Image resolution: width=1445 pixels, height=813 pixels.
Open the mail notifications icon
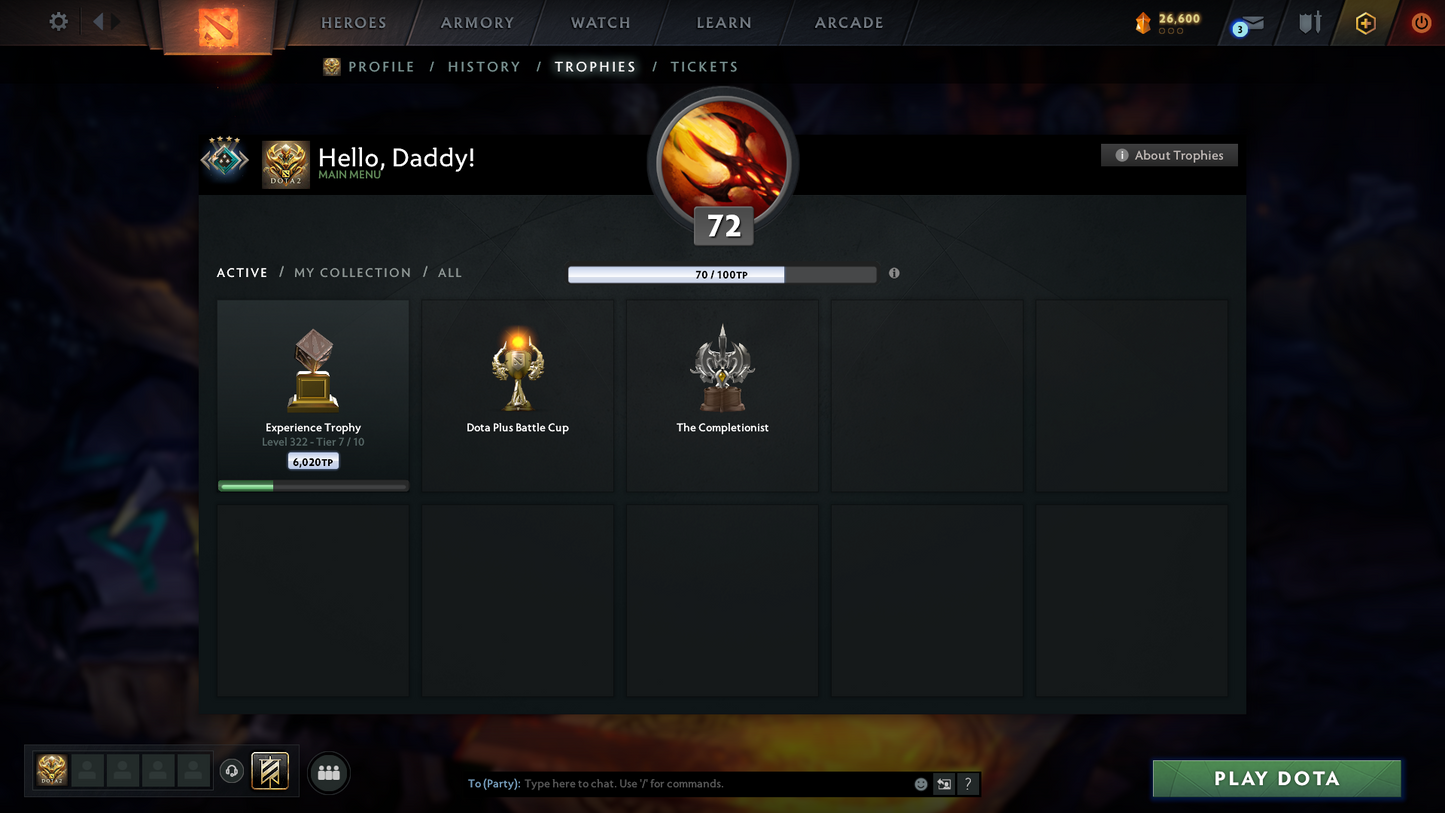click(x=1250, y=23)
